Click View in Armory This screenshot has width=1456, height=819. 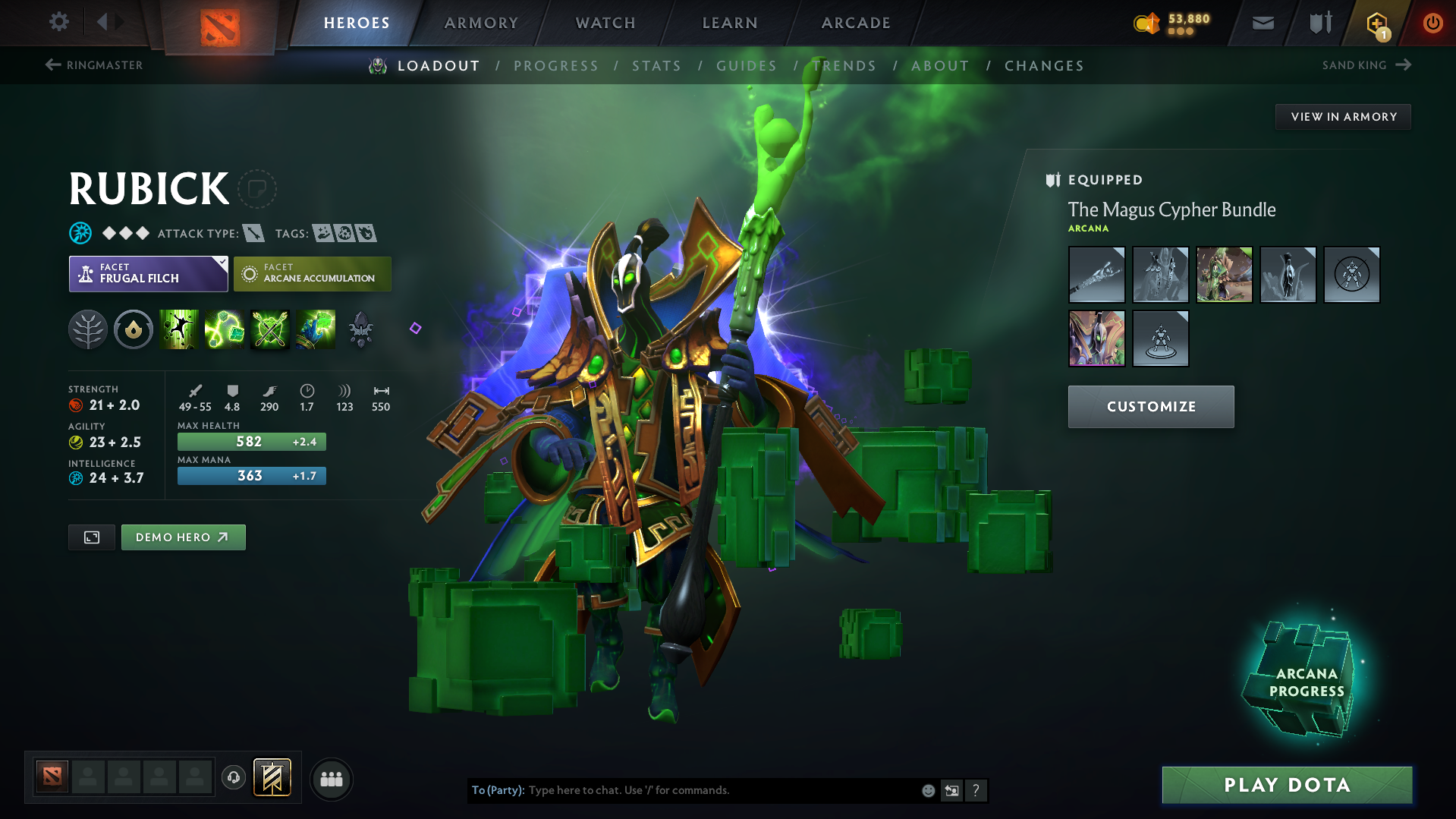pyautogui.click(x=1342, y=116)
